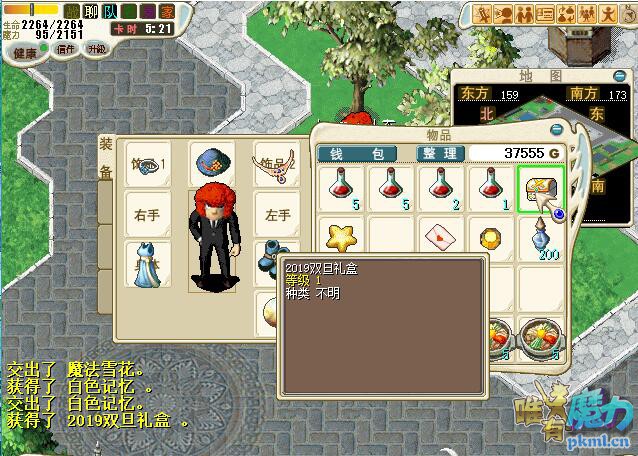The image size is (638, 456).
Task: Open the 健康 health button
Action: tap(24, 53)
